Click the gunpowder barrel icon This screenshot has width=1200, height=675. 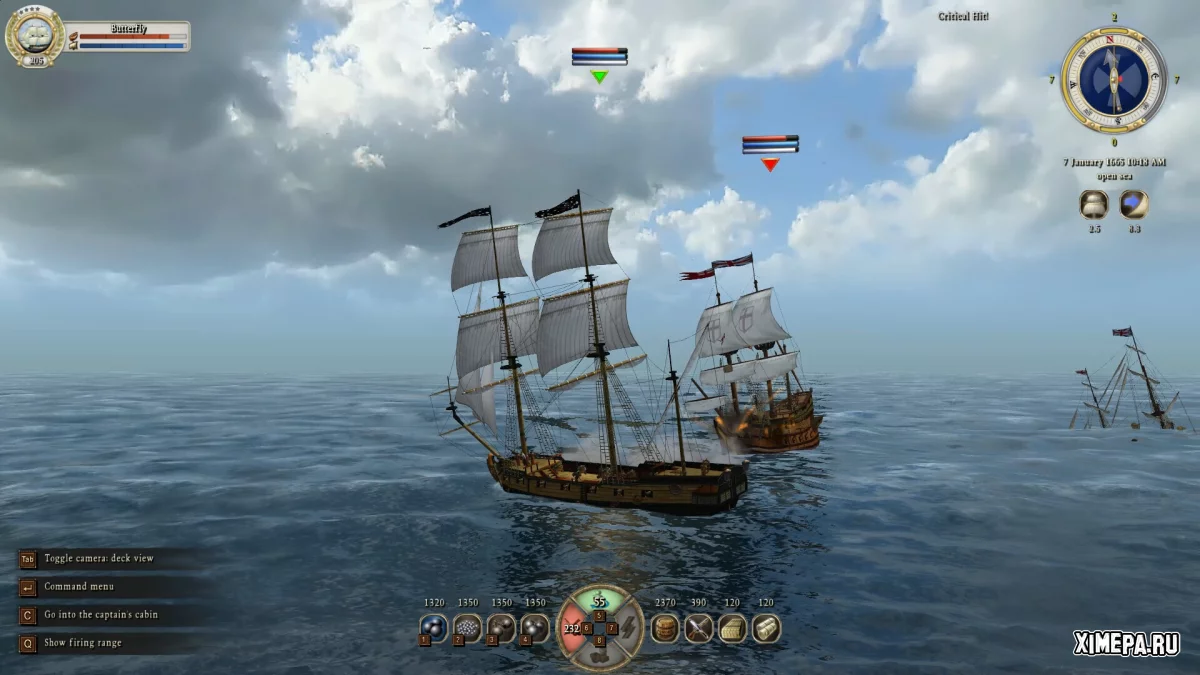coord(665,628)
